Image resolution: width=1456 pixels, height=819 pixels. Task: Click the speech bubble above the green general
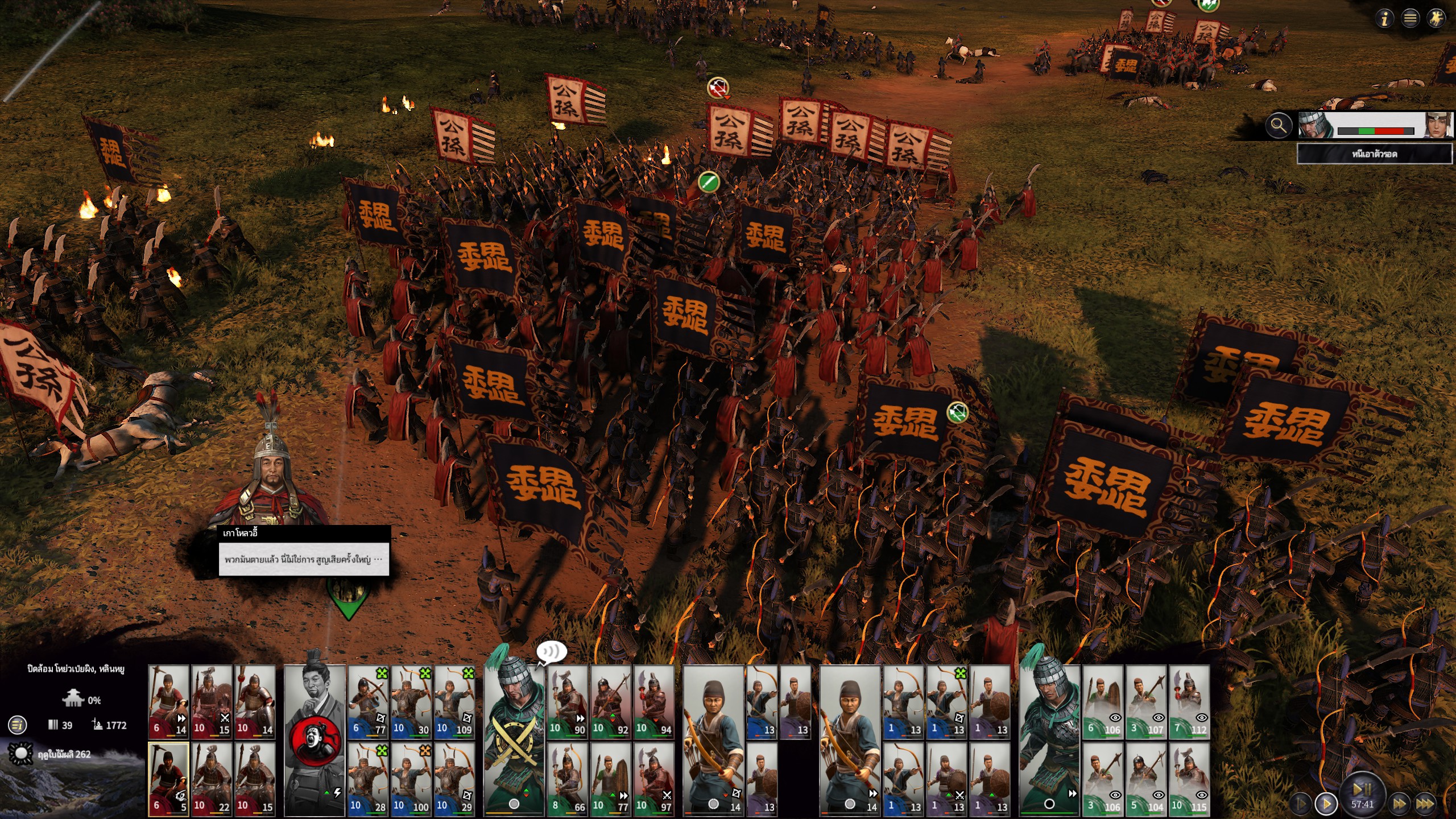tap(552, 652)
